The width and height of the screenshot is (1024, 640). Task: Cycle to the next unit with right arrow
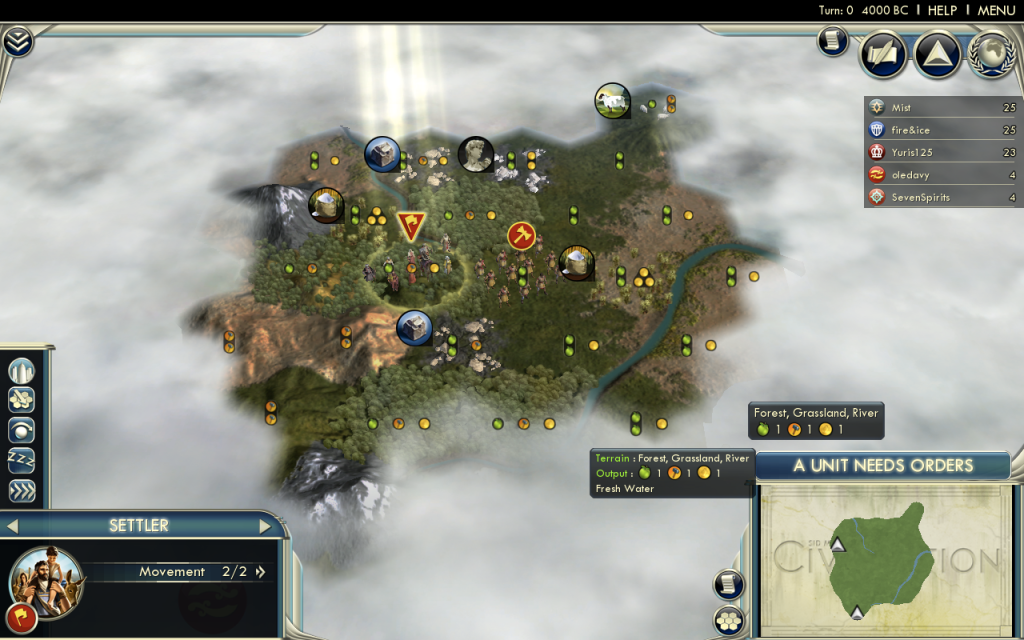(x=265, y=526)
